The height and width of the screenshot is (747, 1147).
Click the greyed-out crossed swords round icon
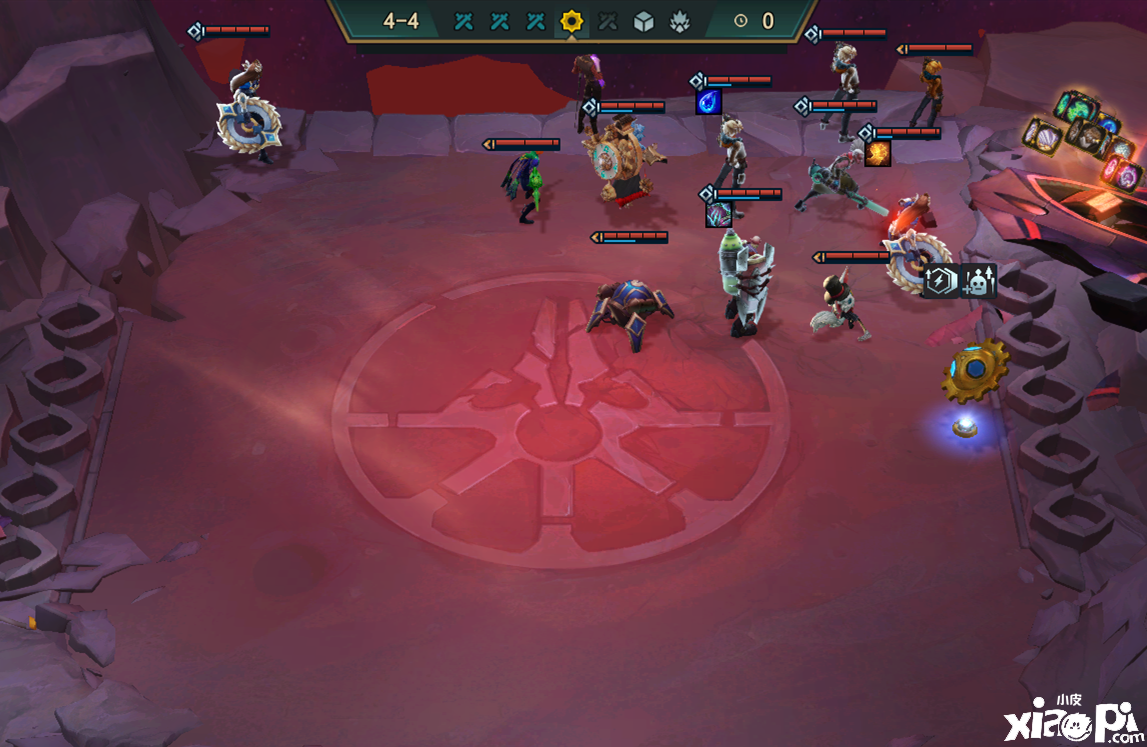tap(607, 21)
